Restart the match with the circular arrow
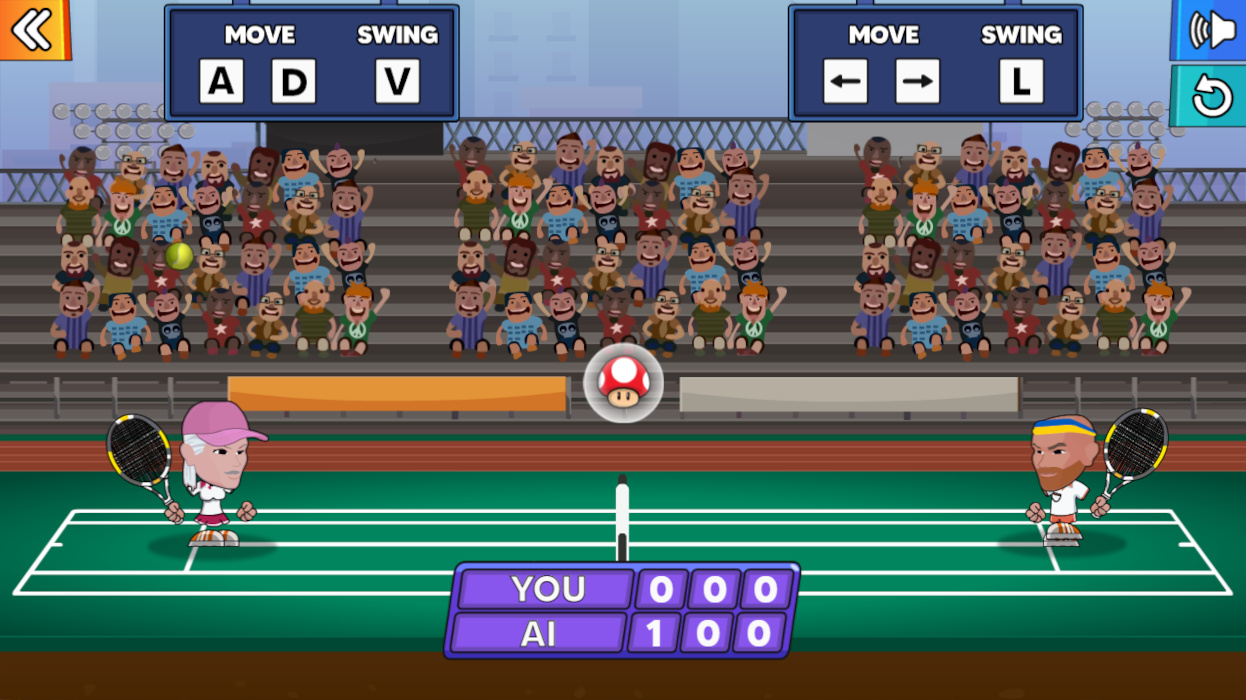The width and height of the screenshot is (1246, 700). click(x=1211, y=97)
